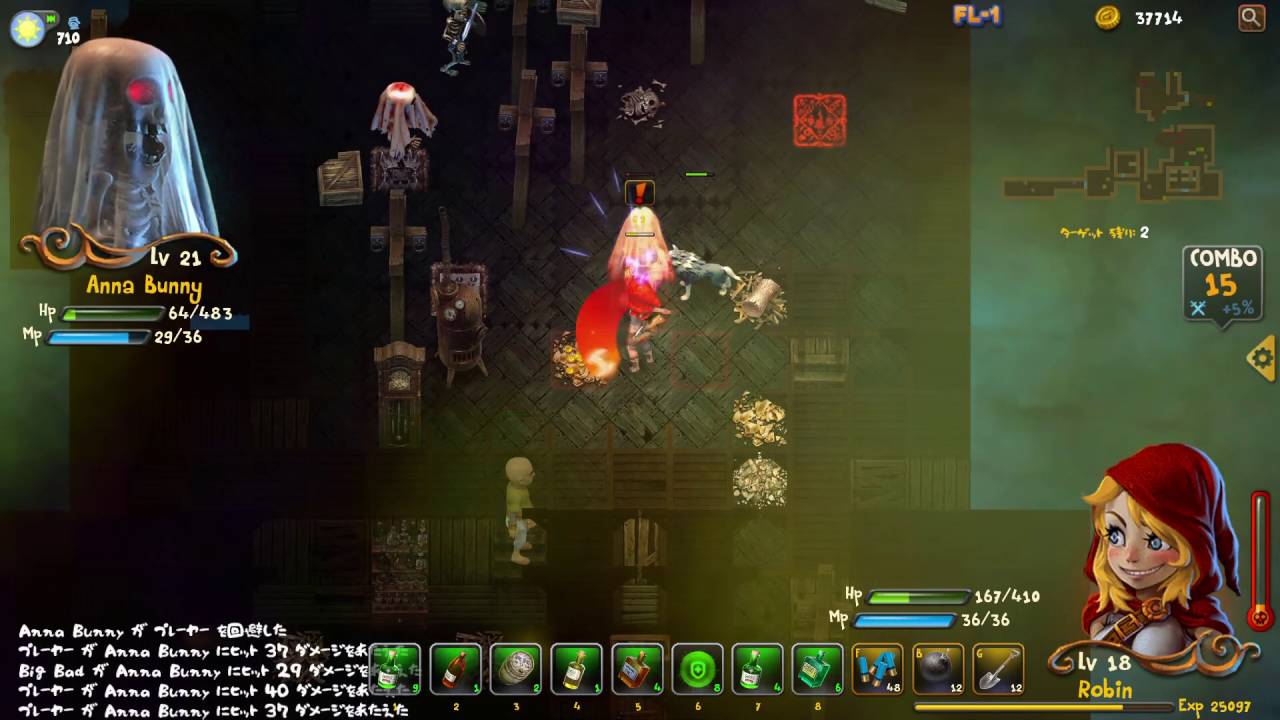The height and width of the screenshot is (720, 1280).
Task: Use the square whiskey bottle in slot 5
Action: tap(637, 669)
